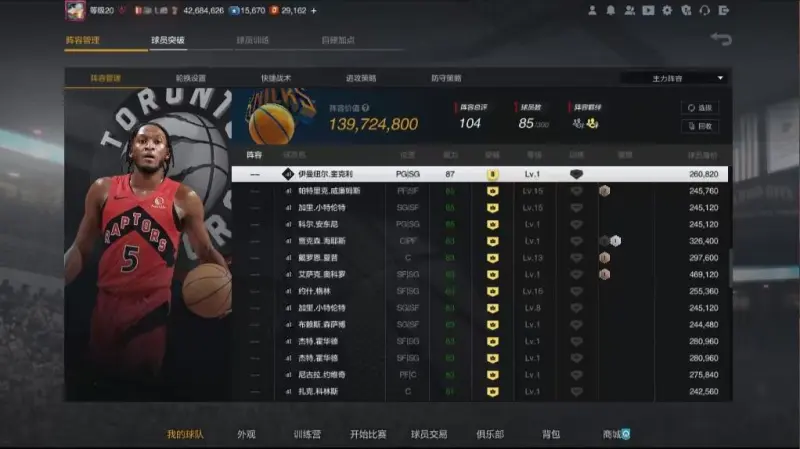Open 外观 in the bottom menu

pos(246,435)
